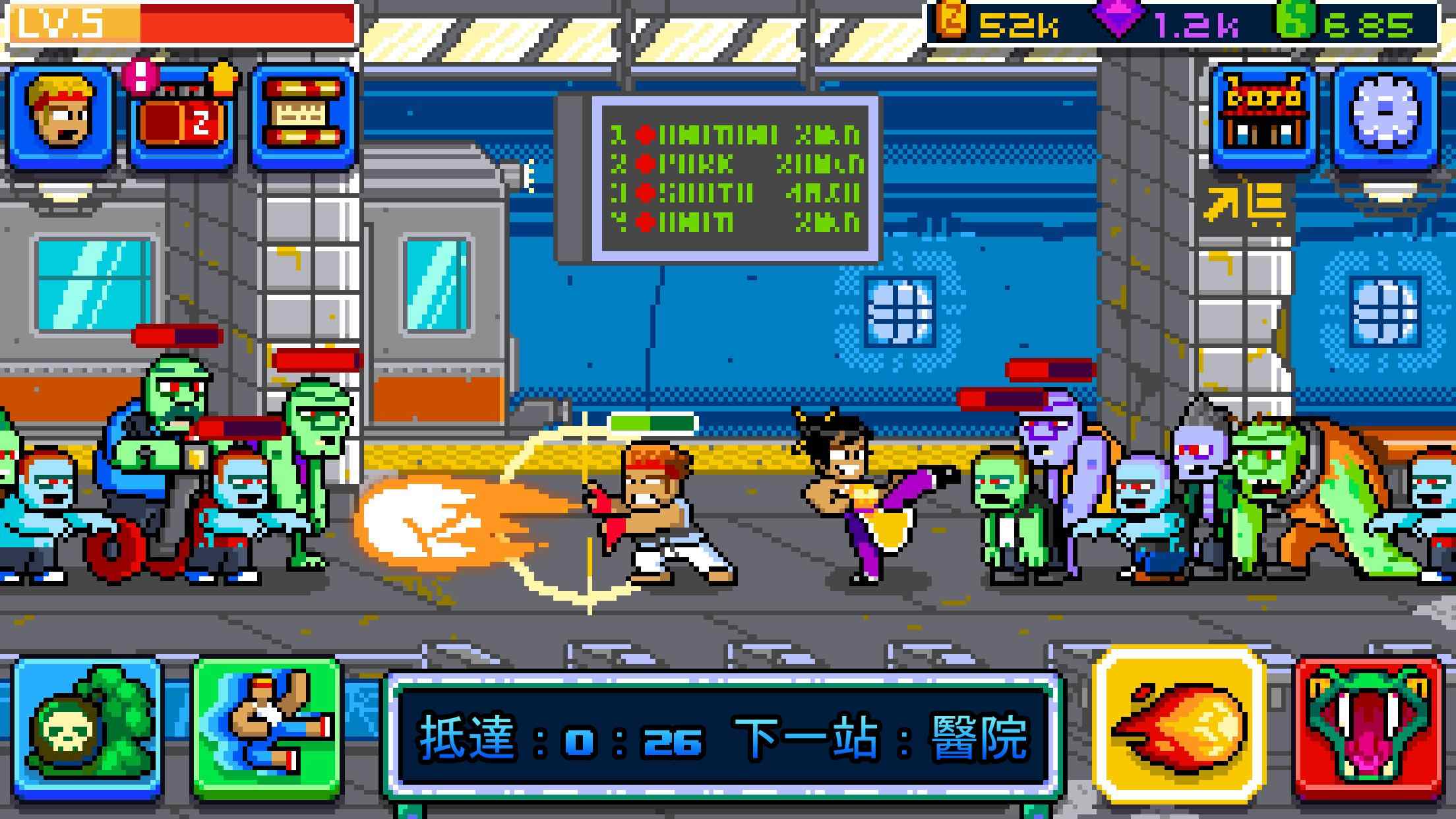Activate the green snake skill
Image resolution: width=1456 pixels, height=819 pixels.
pyautogui.click(x=1369, y=728)
